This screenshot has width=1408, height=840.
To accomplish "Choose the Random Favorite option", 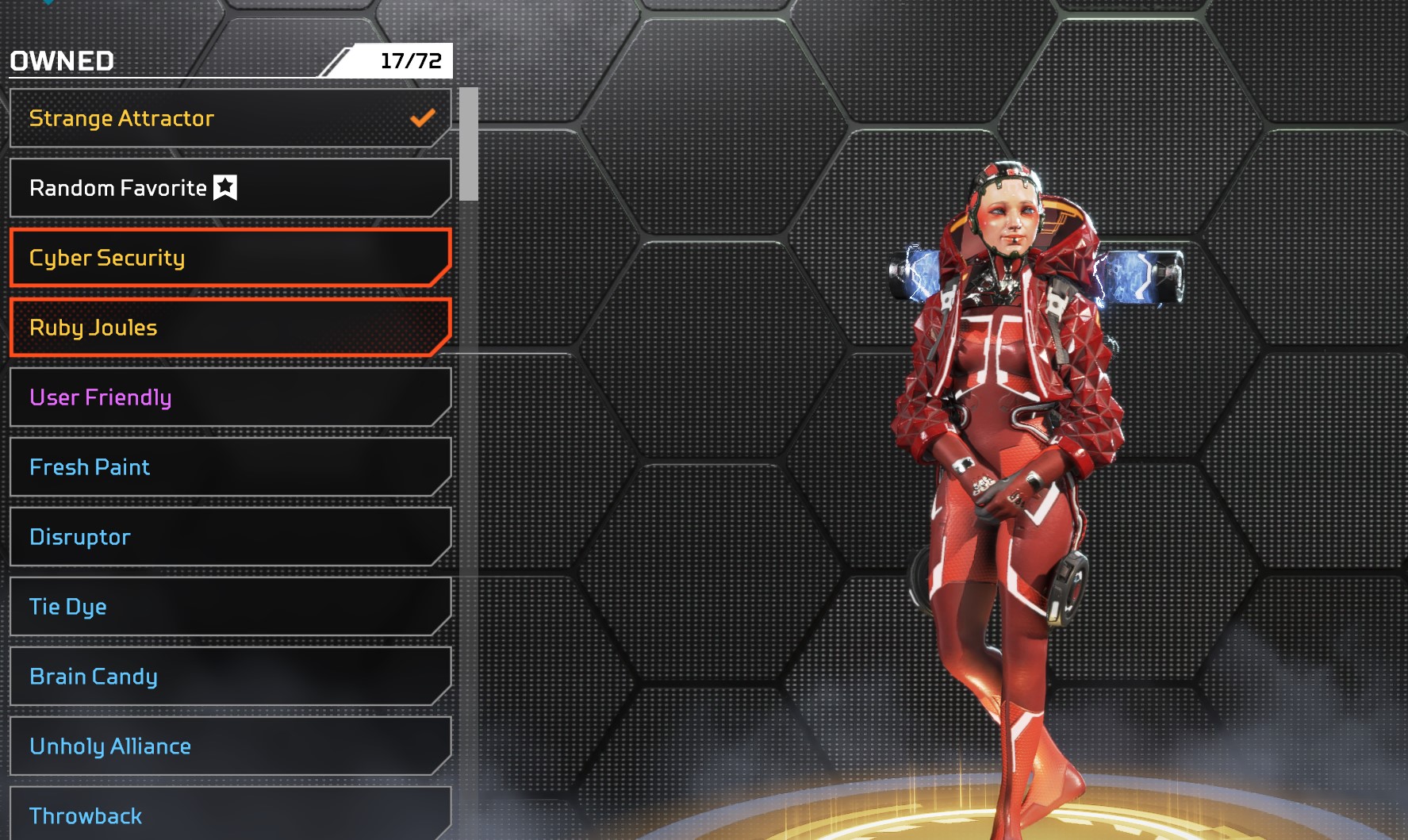I will [230, 188].
